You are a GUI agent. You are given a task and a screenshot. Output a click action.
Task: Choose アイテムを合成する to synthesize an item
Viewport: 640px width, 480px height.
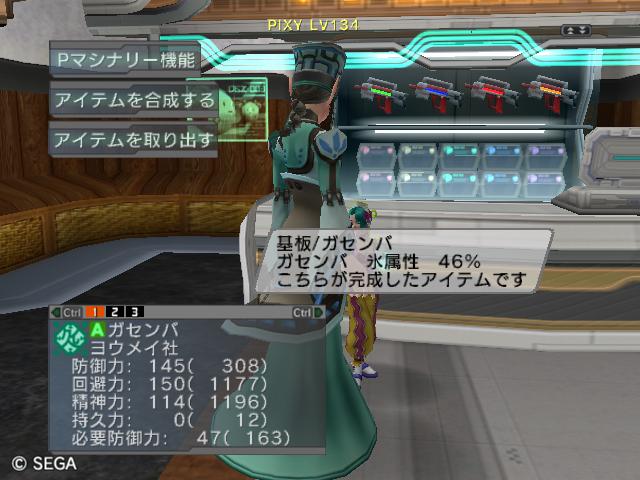point(134,99)
